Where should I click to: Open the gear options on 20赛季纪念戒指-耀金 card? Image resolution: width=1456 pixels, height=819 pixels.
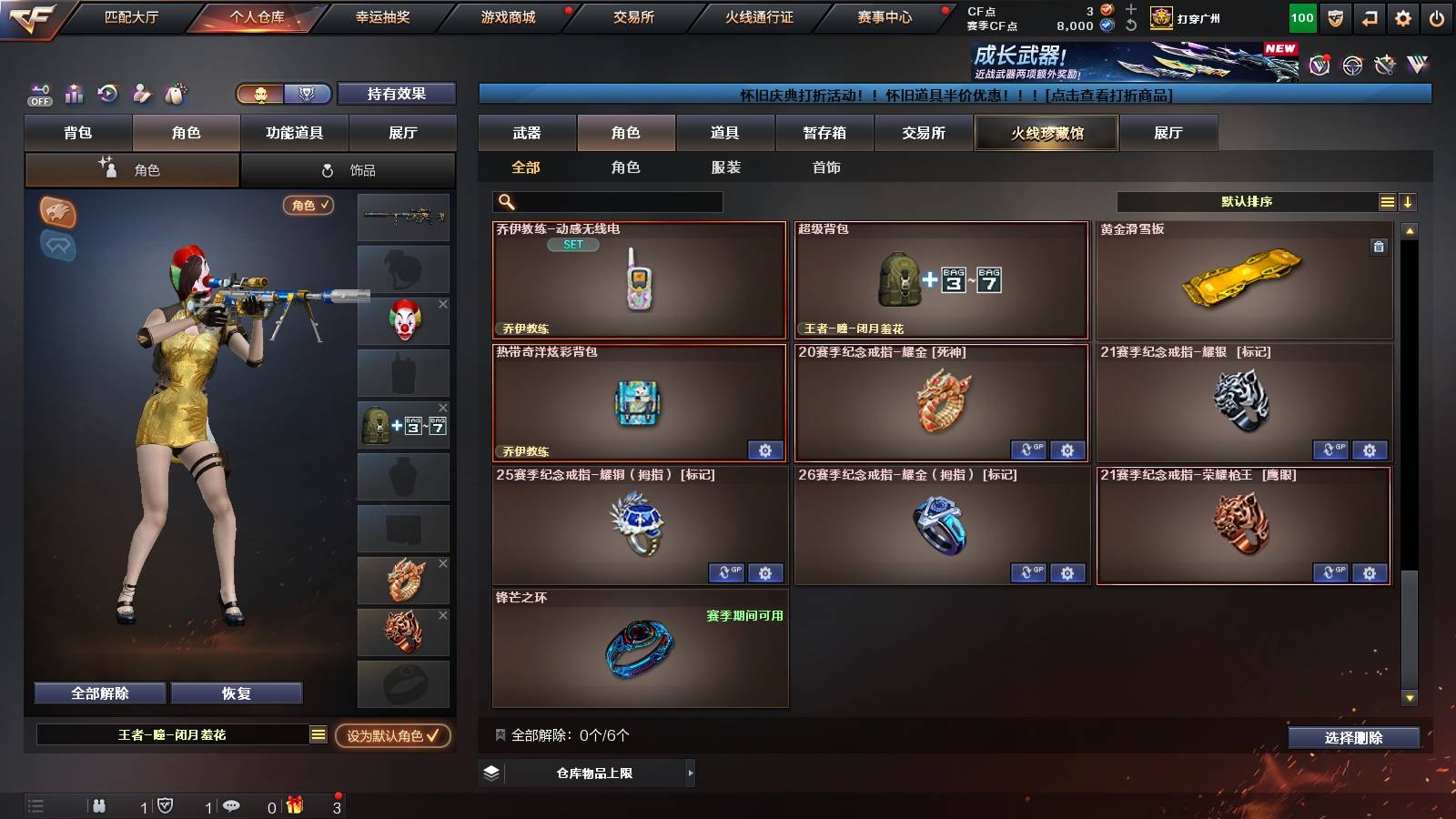pos(1067,450)
